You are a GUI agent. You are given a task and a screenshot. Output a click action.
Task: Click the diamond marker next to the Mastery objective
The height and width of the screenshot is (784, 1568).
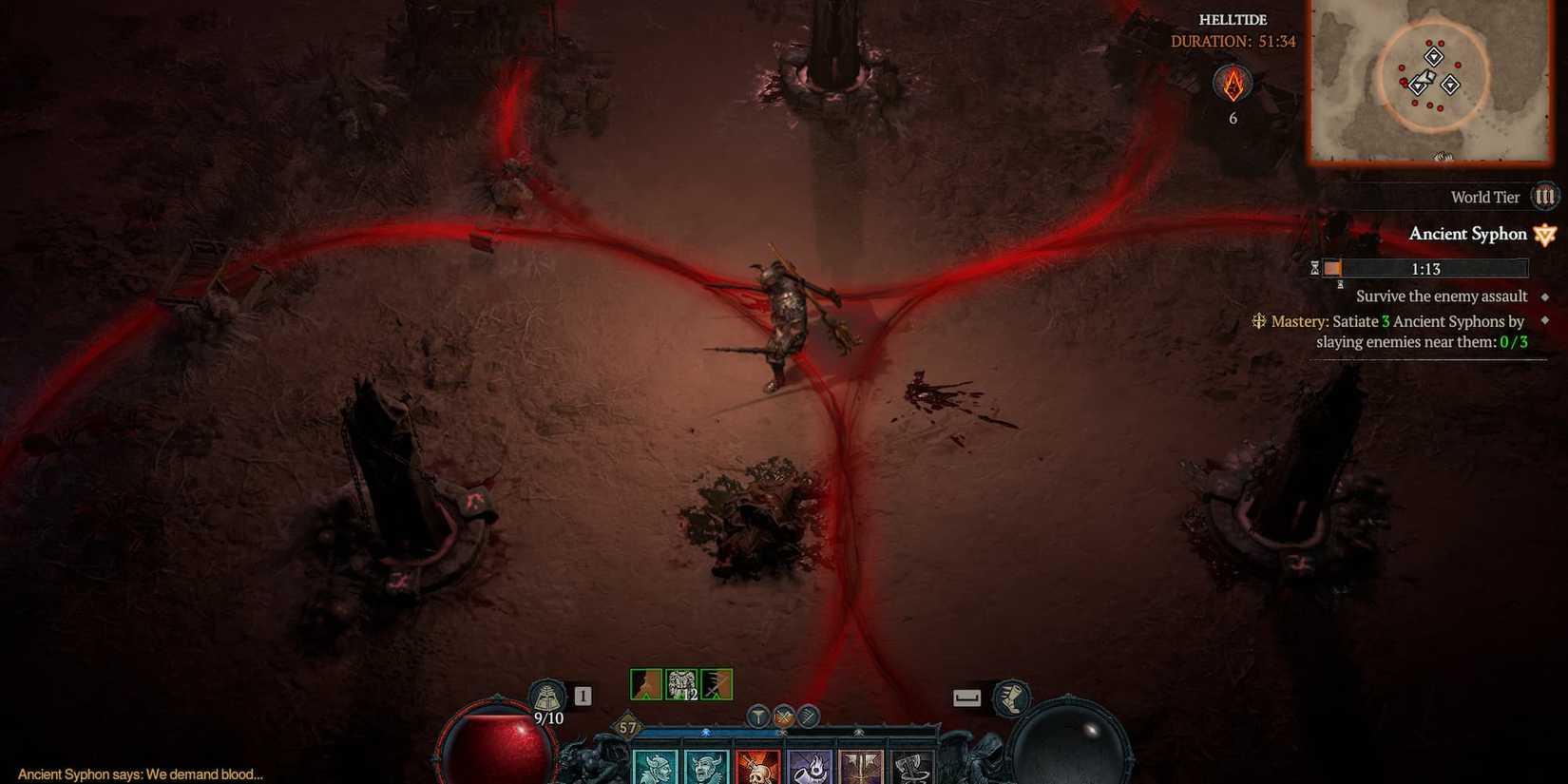click(x=1545, y=320)
